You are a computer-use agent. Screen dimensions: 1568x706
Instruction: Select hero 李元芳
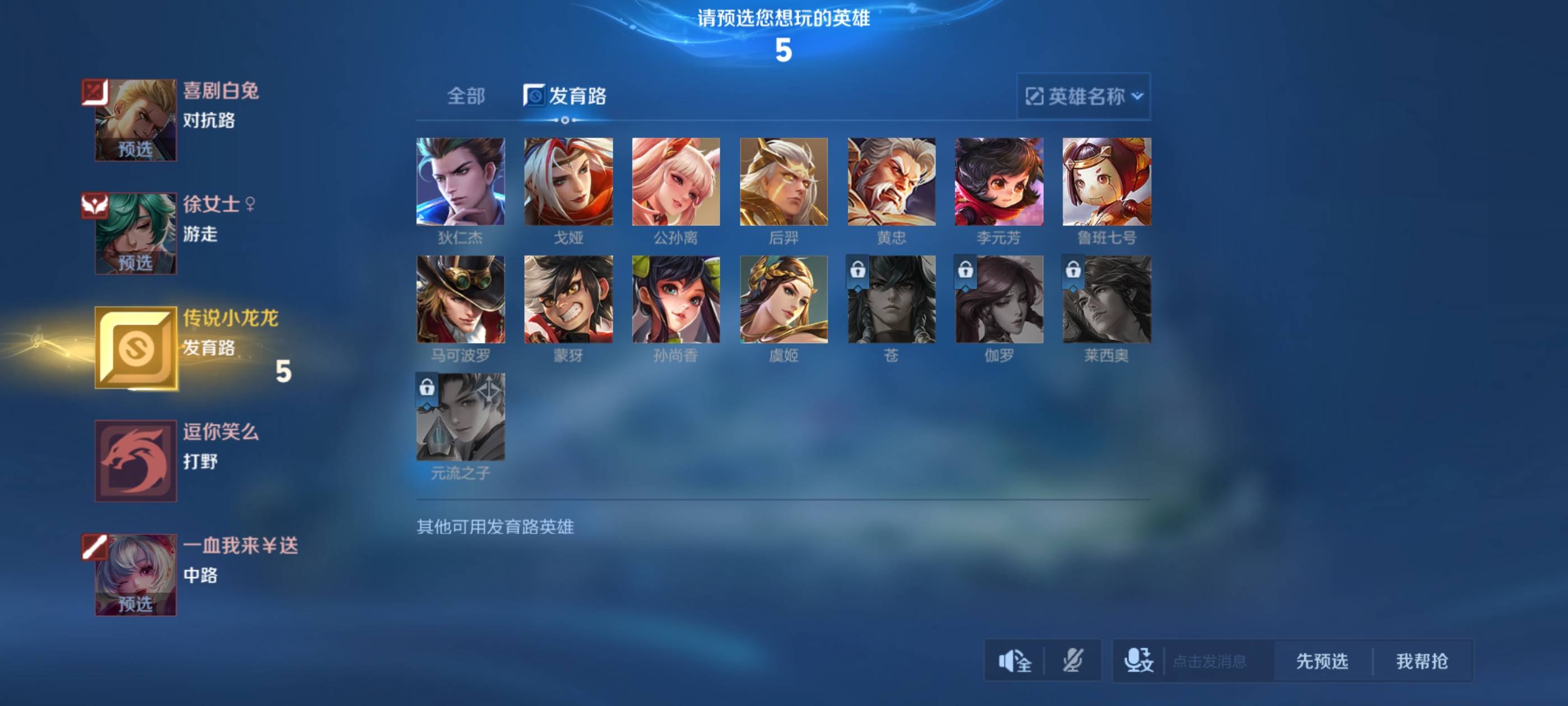[999, 182]
